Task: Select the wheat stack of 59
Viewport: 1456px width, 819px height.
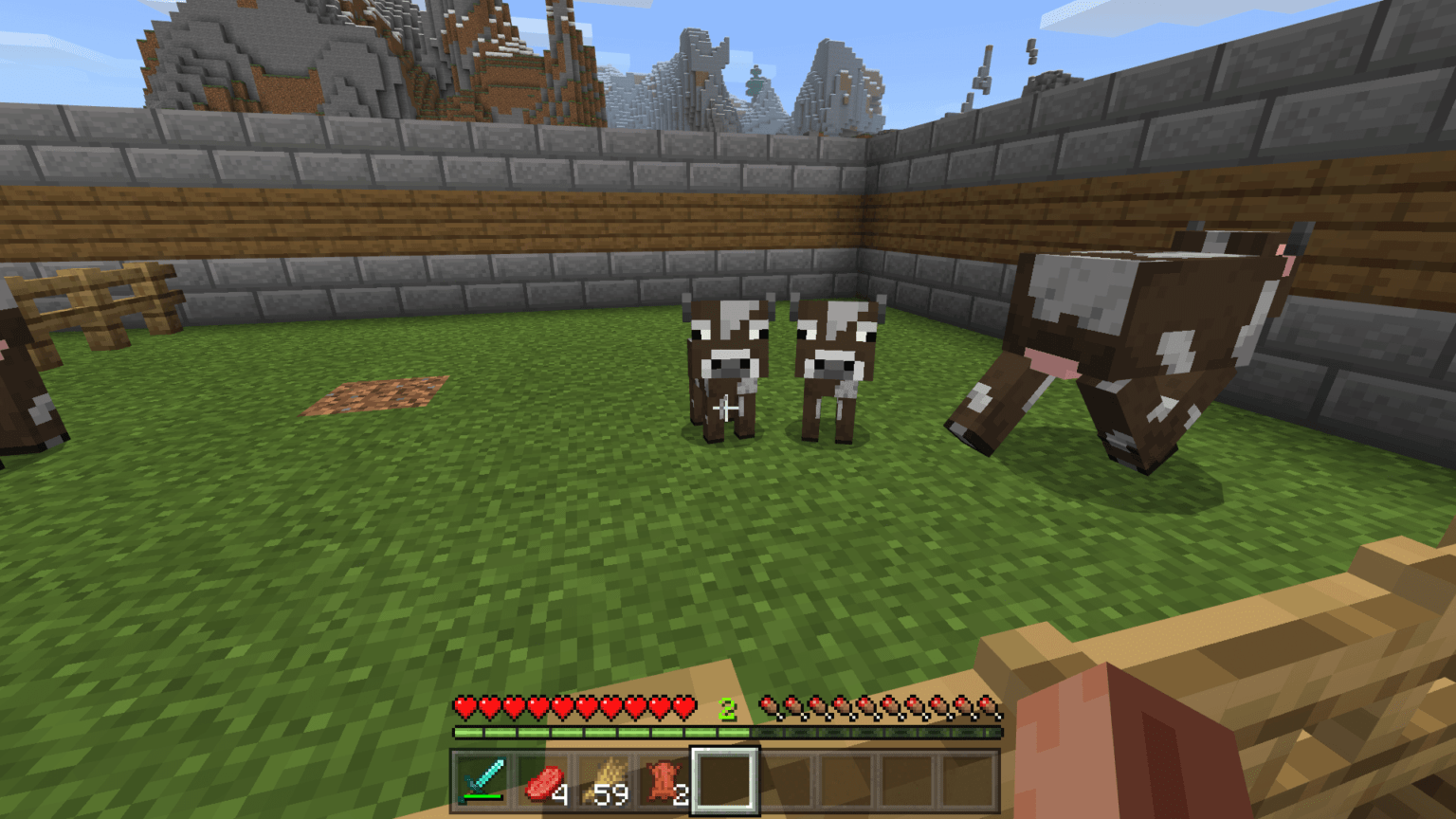Action: 606,779
